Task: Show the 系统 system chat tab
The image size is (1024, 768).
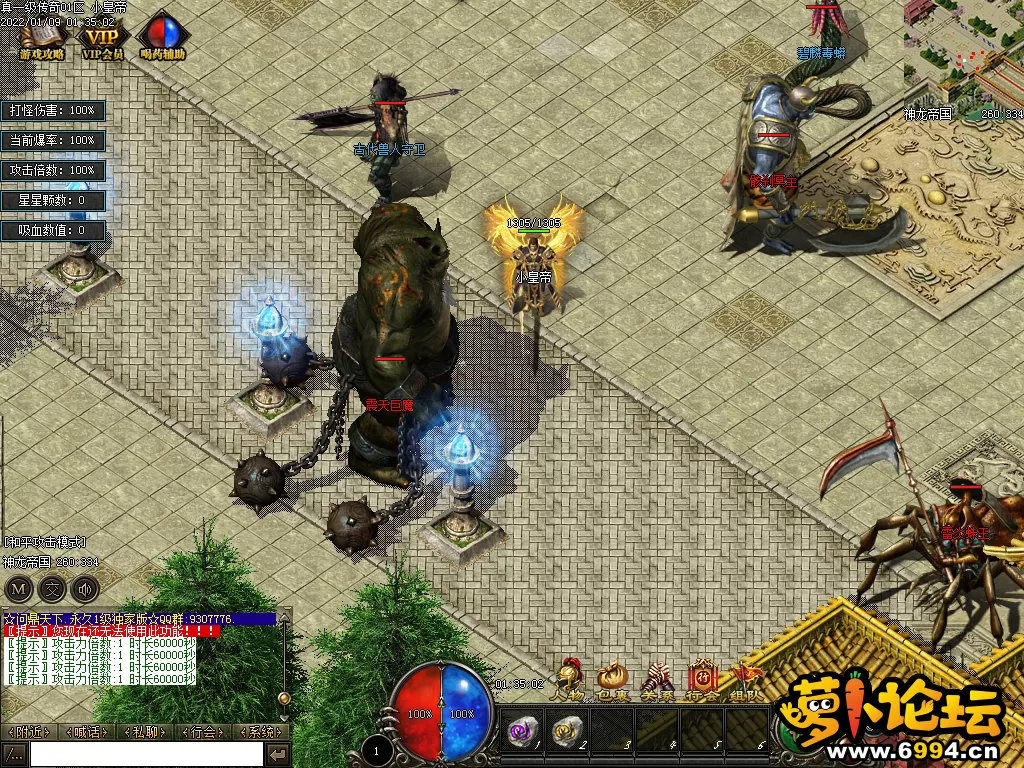Action: pyautogui.click(x=260, y=732)
